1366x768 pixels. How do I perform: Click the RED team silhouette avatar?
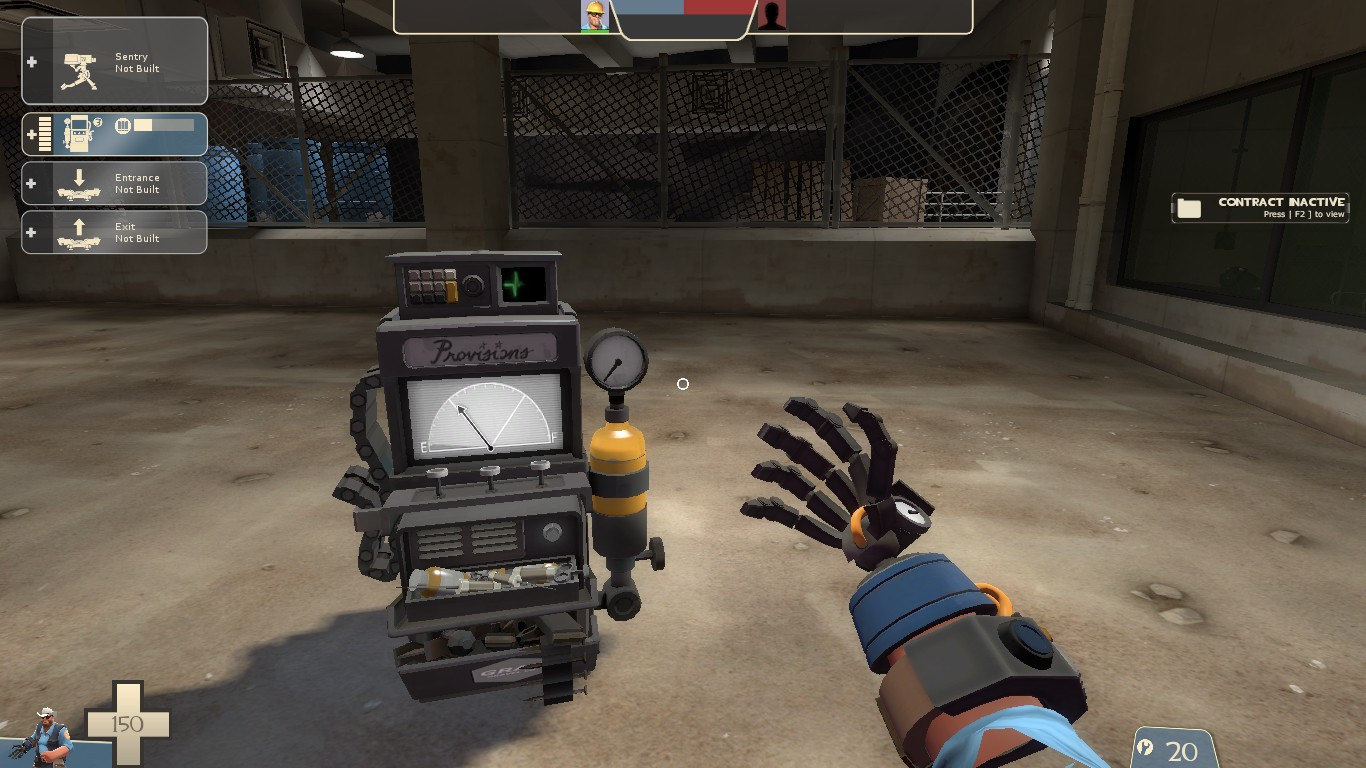point(771,16)
